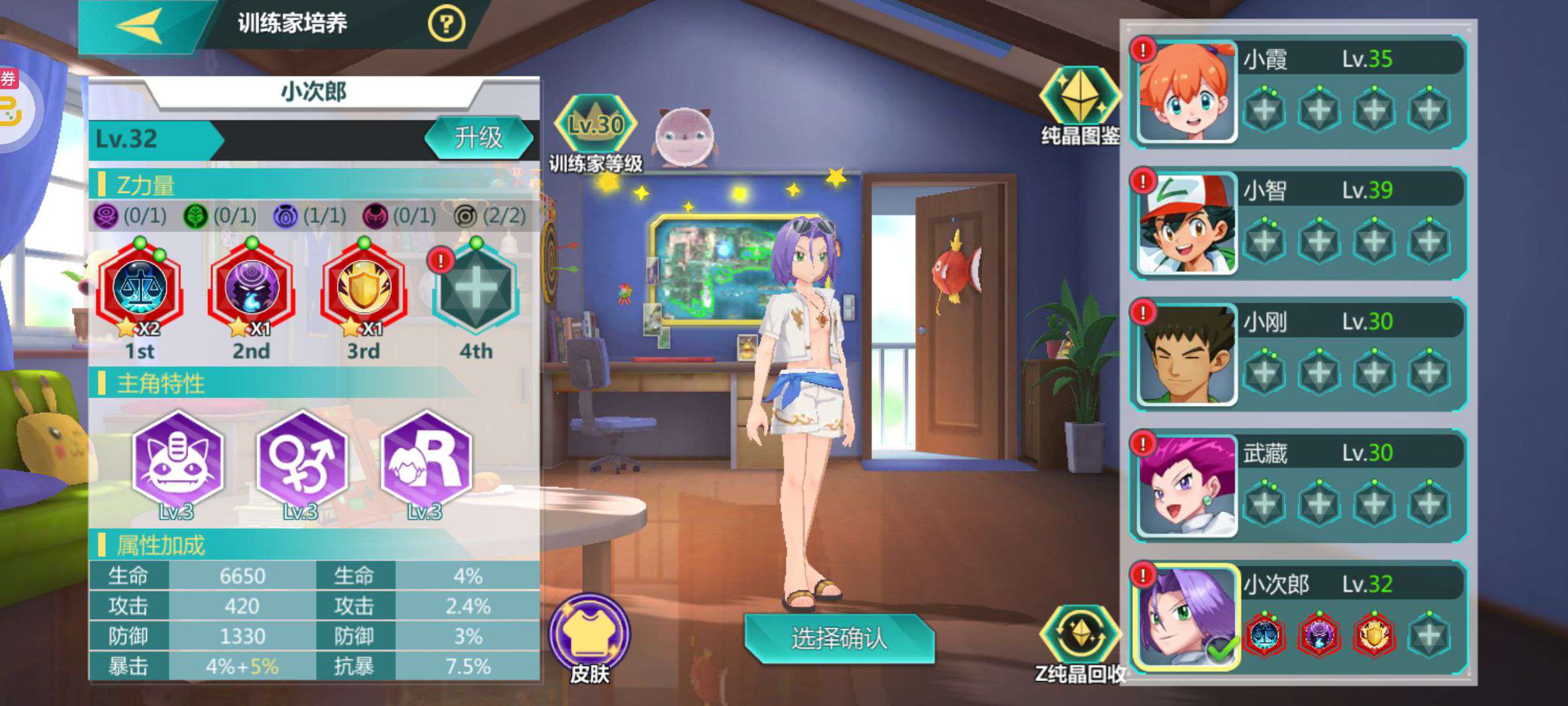Select the 2nd Z-crystal purple swirl slot
1568x706 pixels.
click(252, 288)
